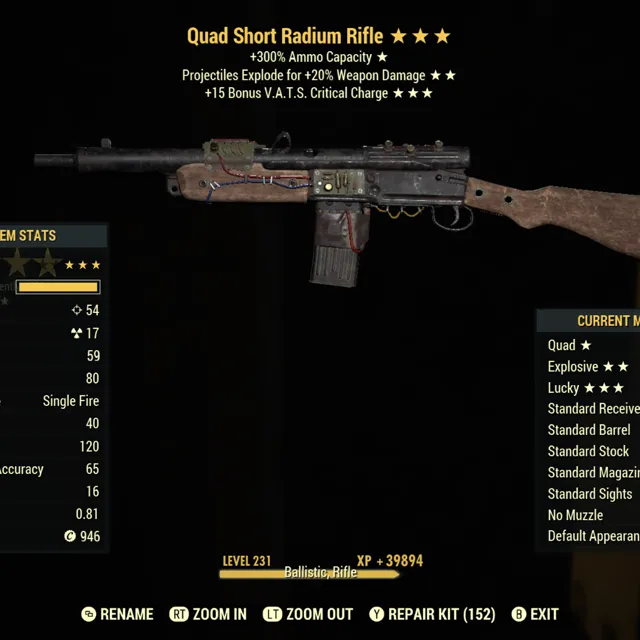Screen dimensions: 640x640
Task: Choose the No Muzzle entry
Action: tap(576, 515)
